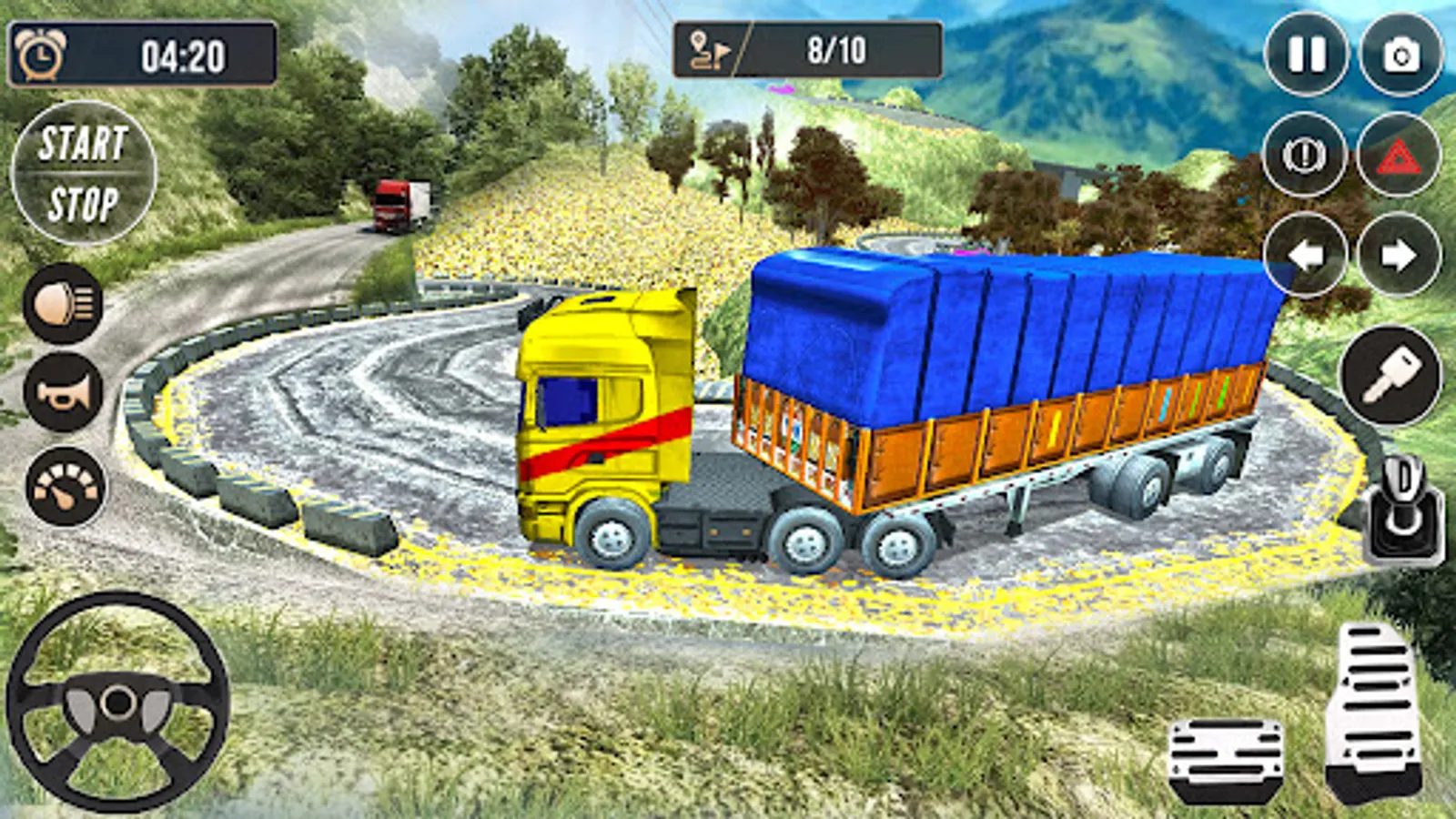Signal right with the right arrow indicator
The image size is (1456, 819).
(1400, 255)
